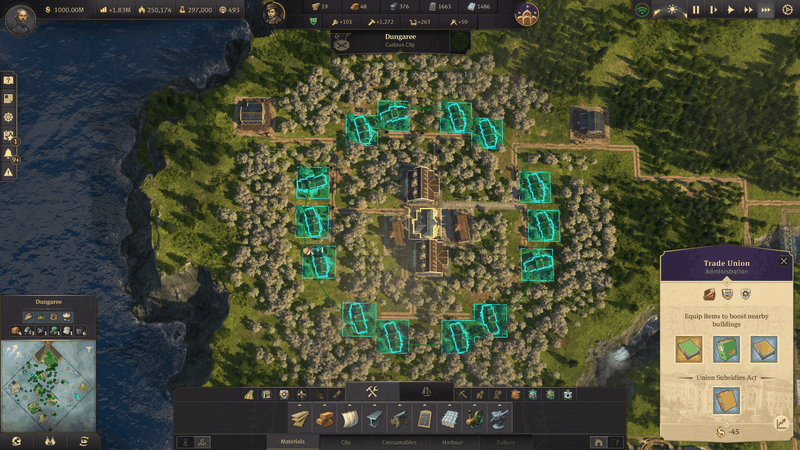Set game speed to fastest triple arrows

tap(766, 9)
